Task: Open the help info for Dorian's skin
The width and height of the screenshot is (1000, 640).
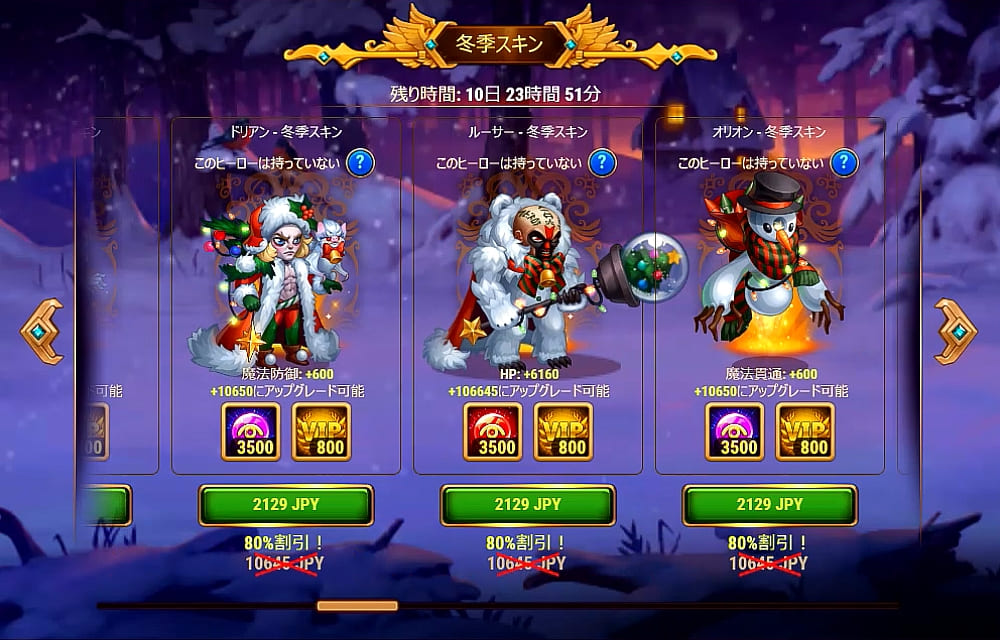Action: click(360, 162)
